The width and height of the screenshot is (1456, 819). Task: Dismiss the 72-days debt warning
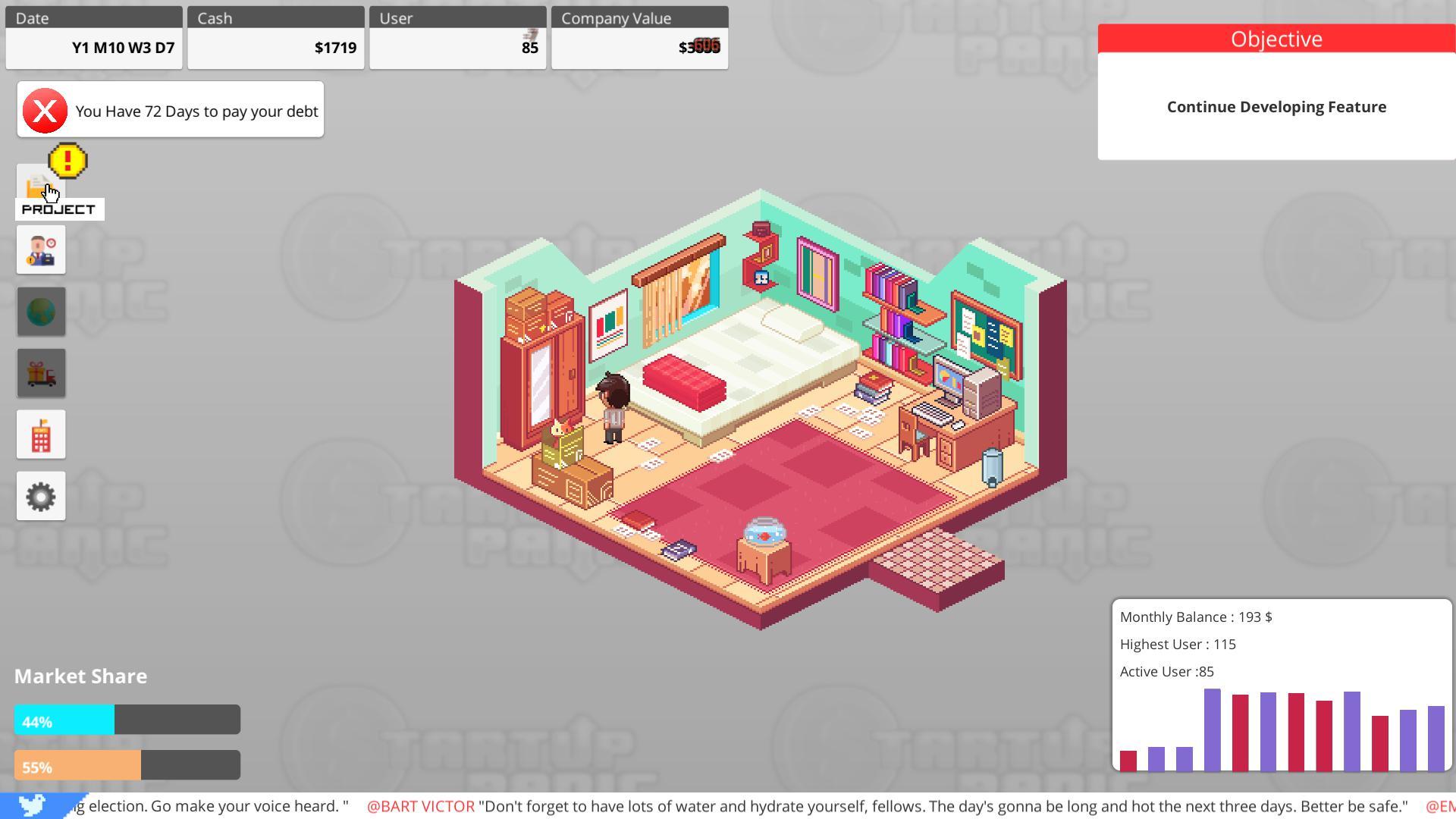(44, 111)
